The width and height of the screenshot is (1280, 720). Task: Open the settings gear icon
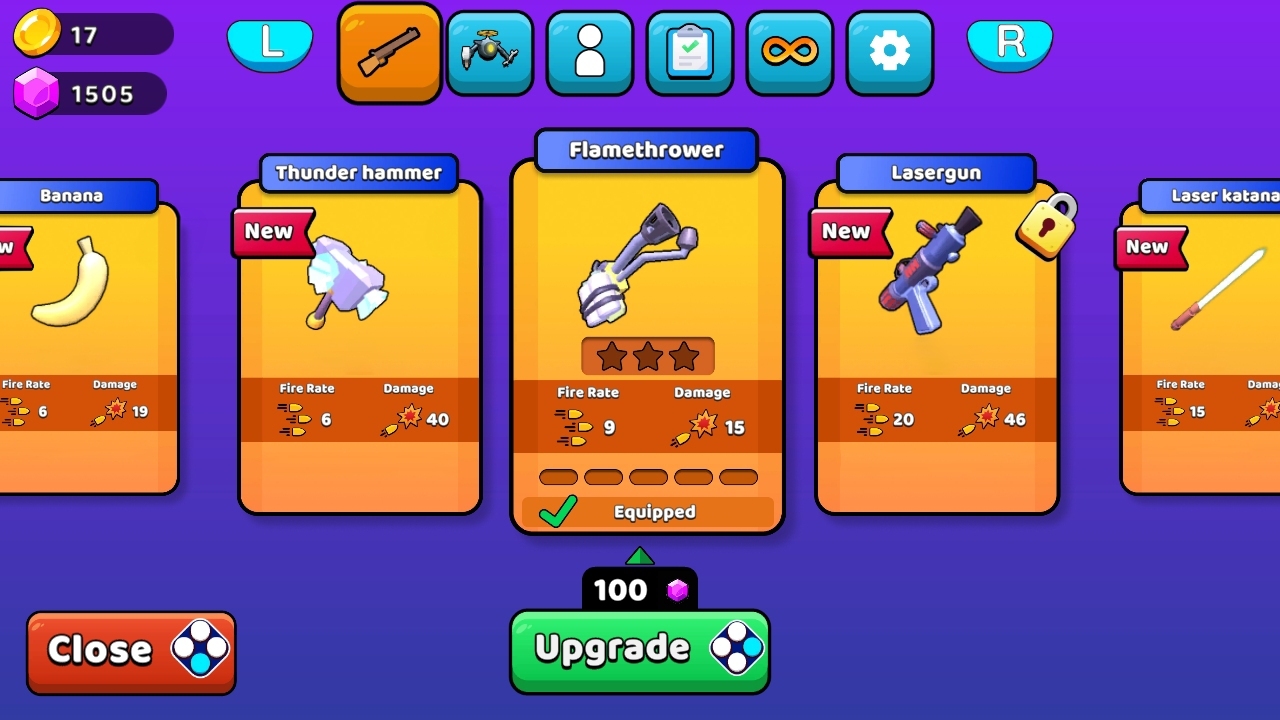click(889, 52)
